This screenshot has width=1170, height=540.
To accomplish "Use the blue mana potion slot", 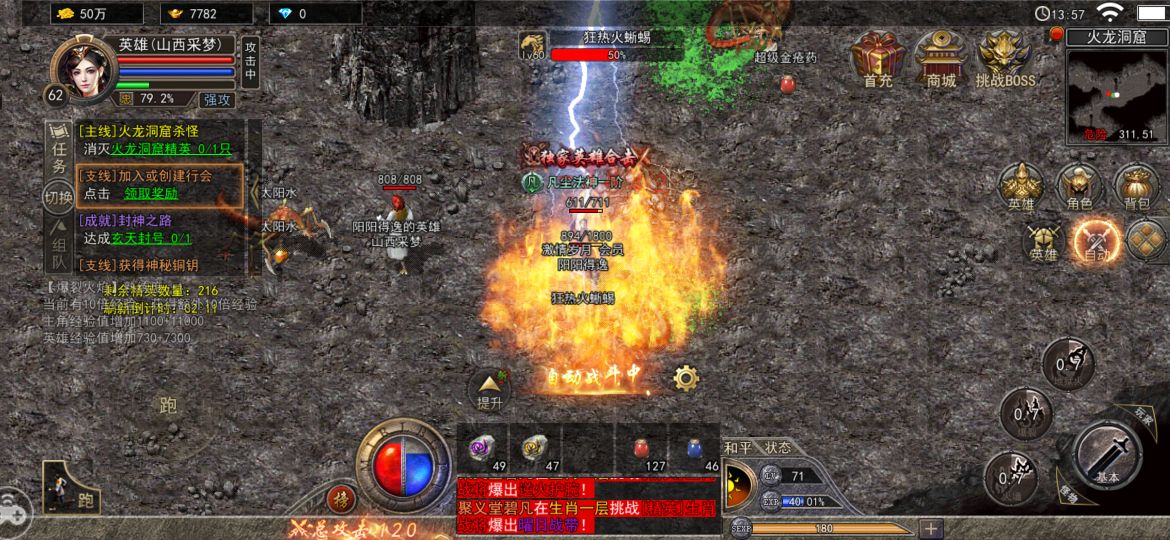I will [x=699, y=448].
